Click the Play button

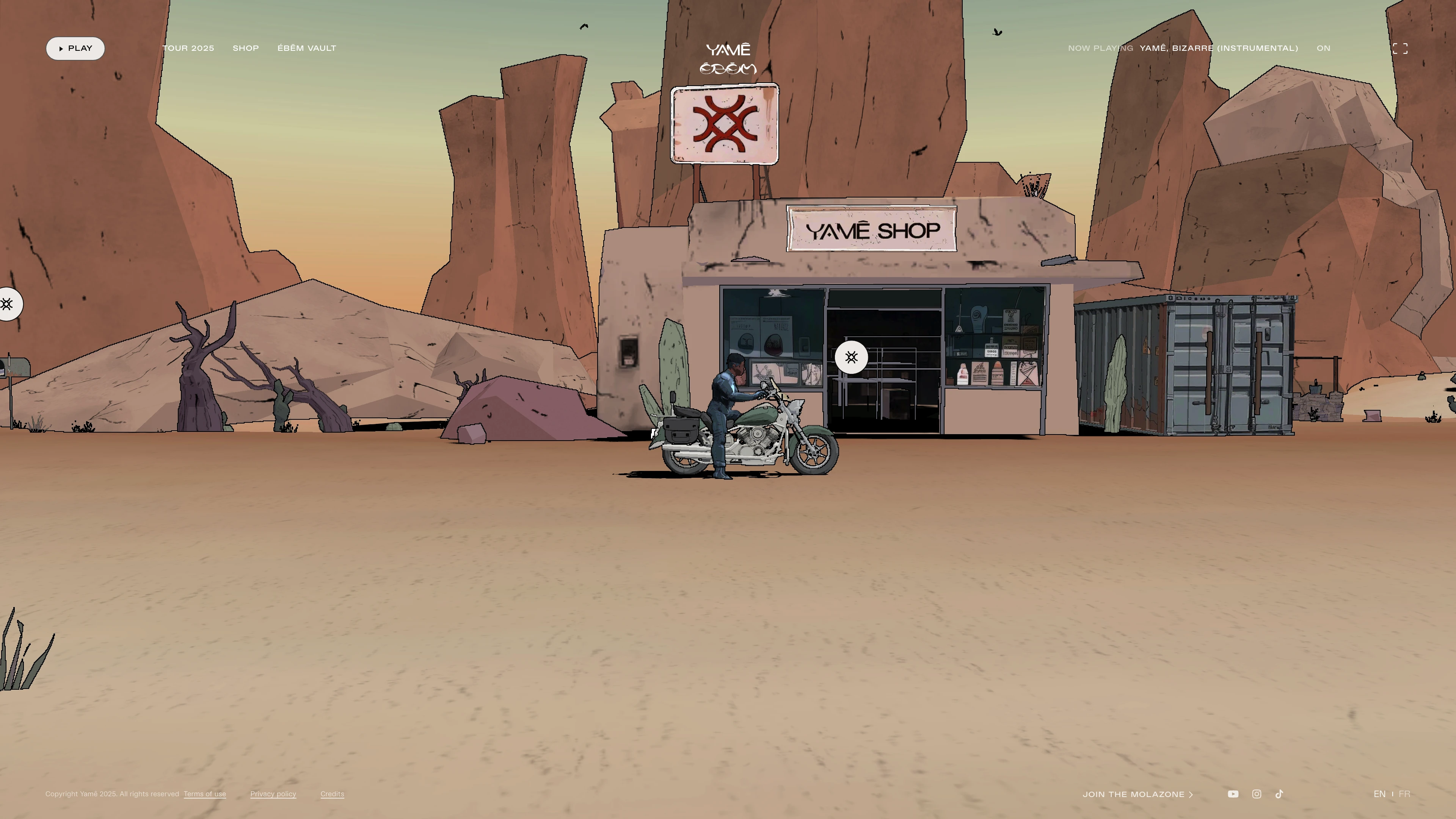tap(75, 49)
